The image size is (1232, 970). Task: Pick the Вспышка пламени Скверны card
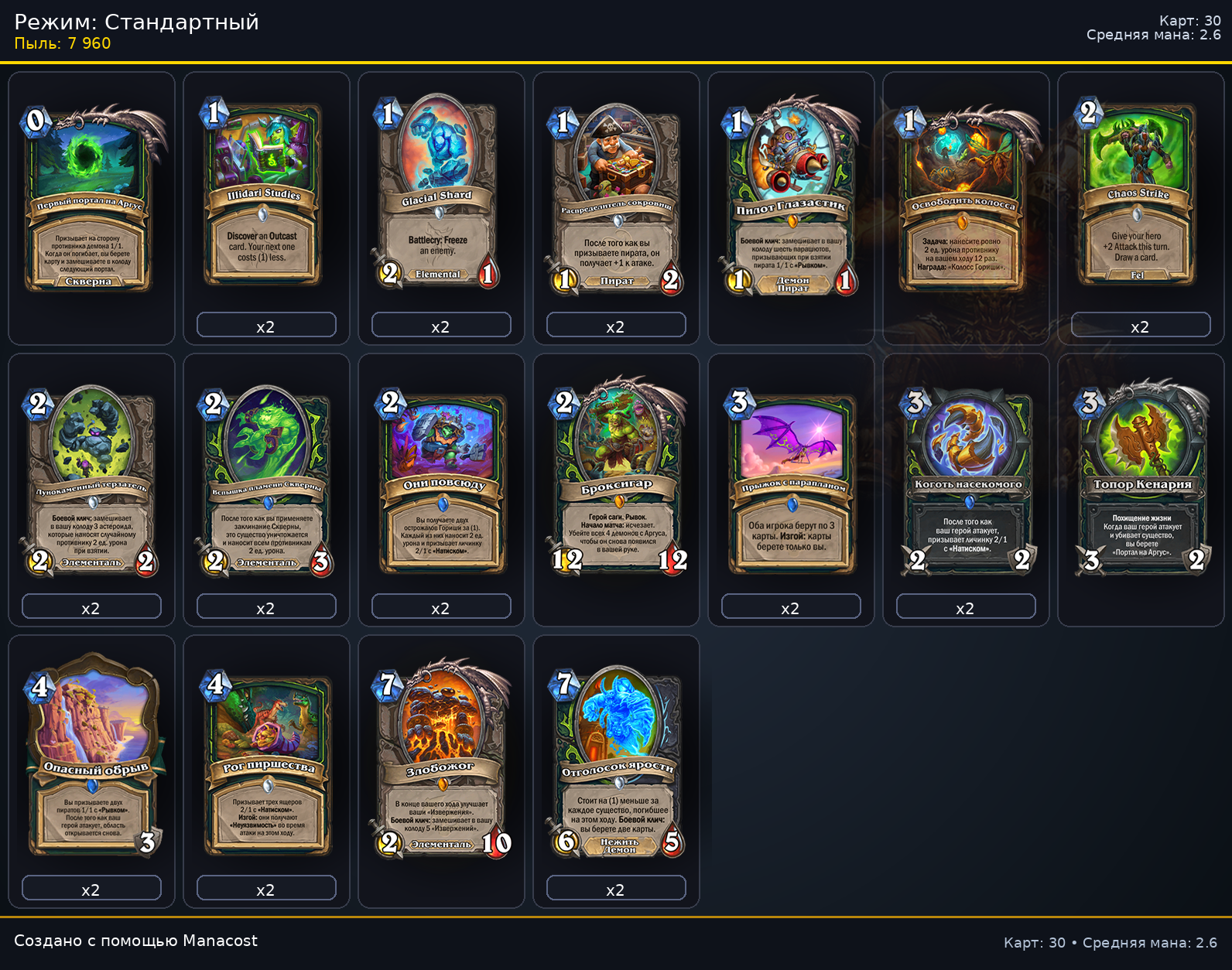265,481
